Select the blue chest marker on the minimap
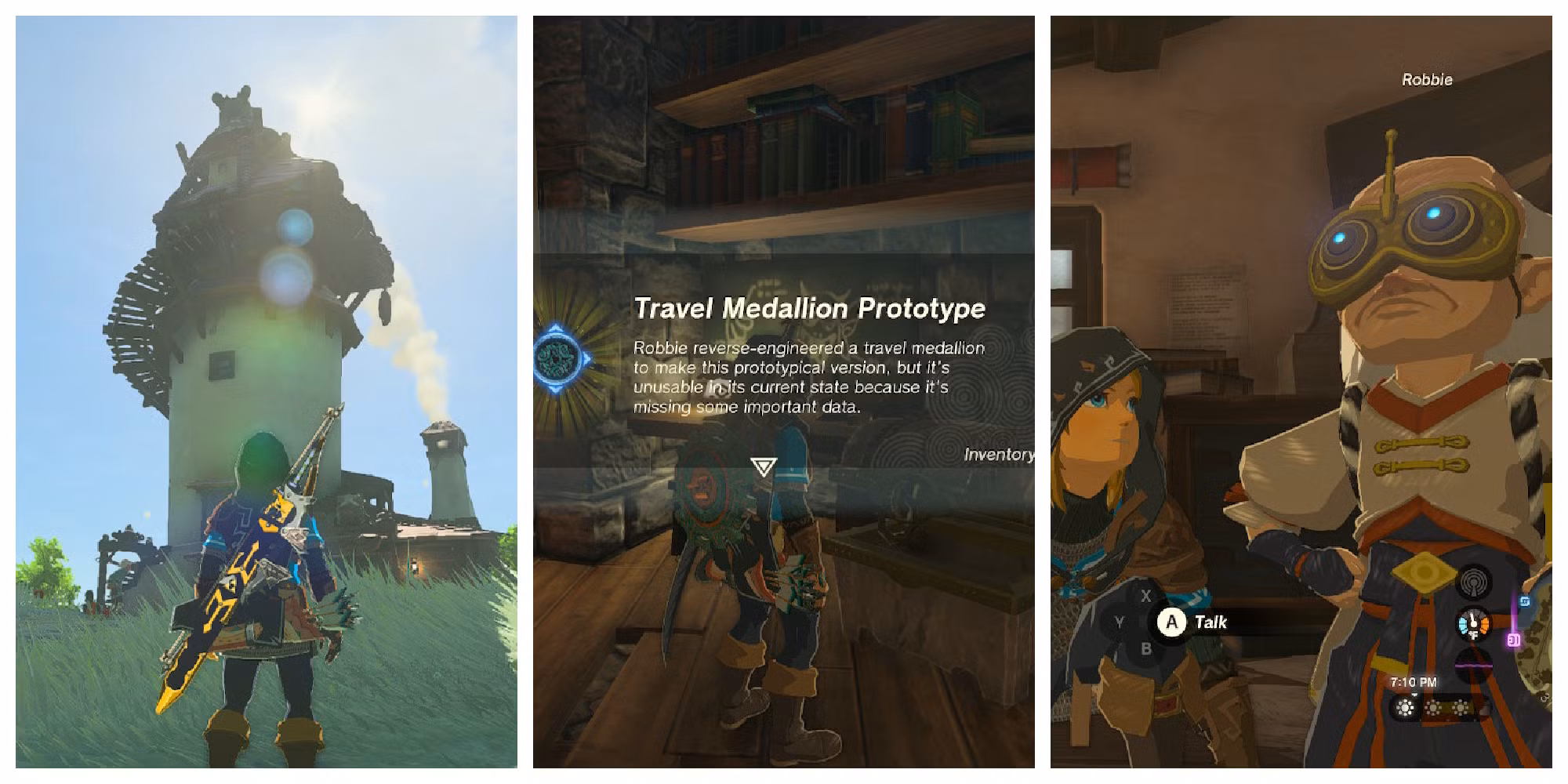1568x784 pixels. [x=1525, y=601]
